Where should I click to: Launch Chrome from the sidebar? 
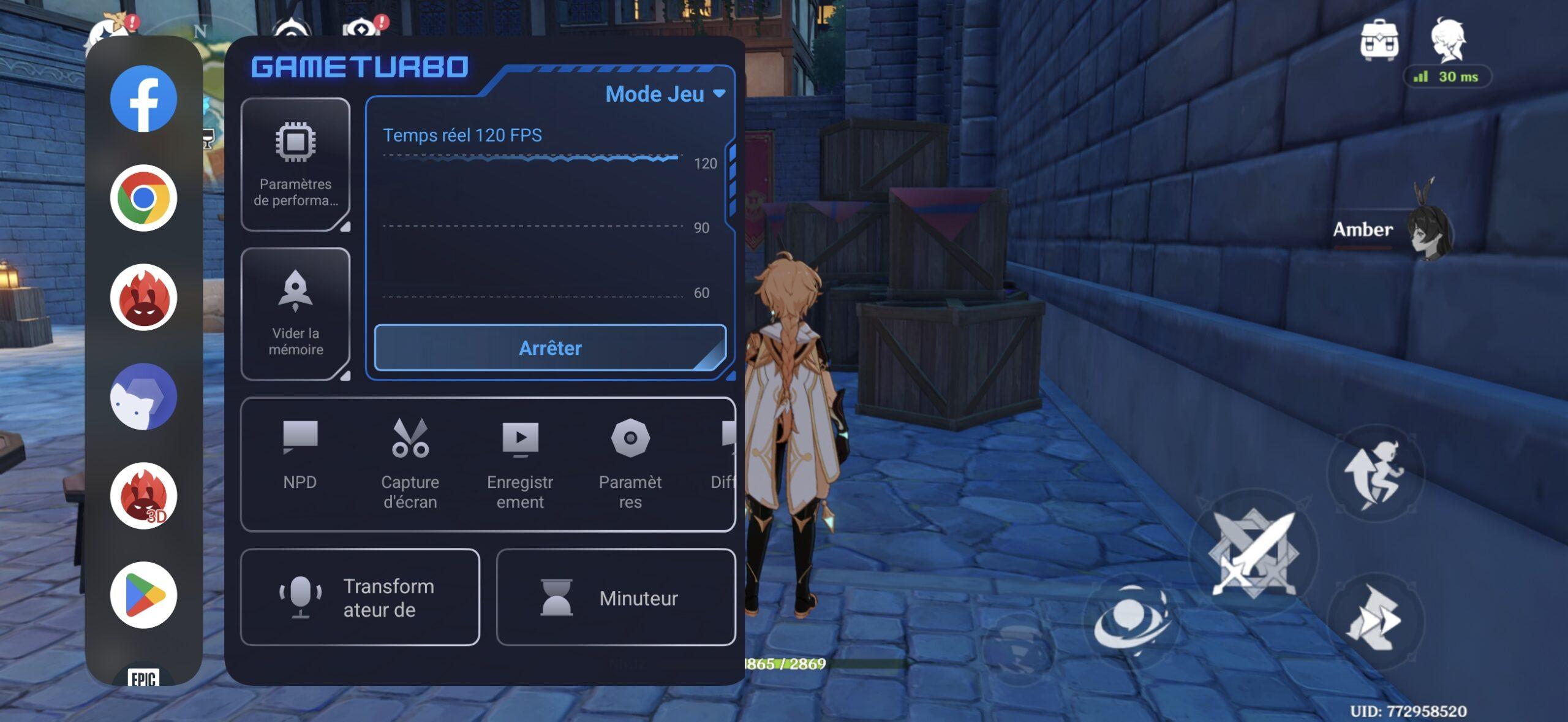point(143,198)
